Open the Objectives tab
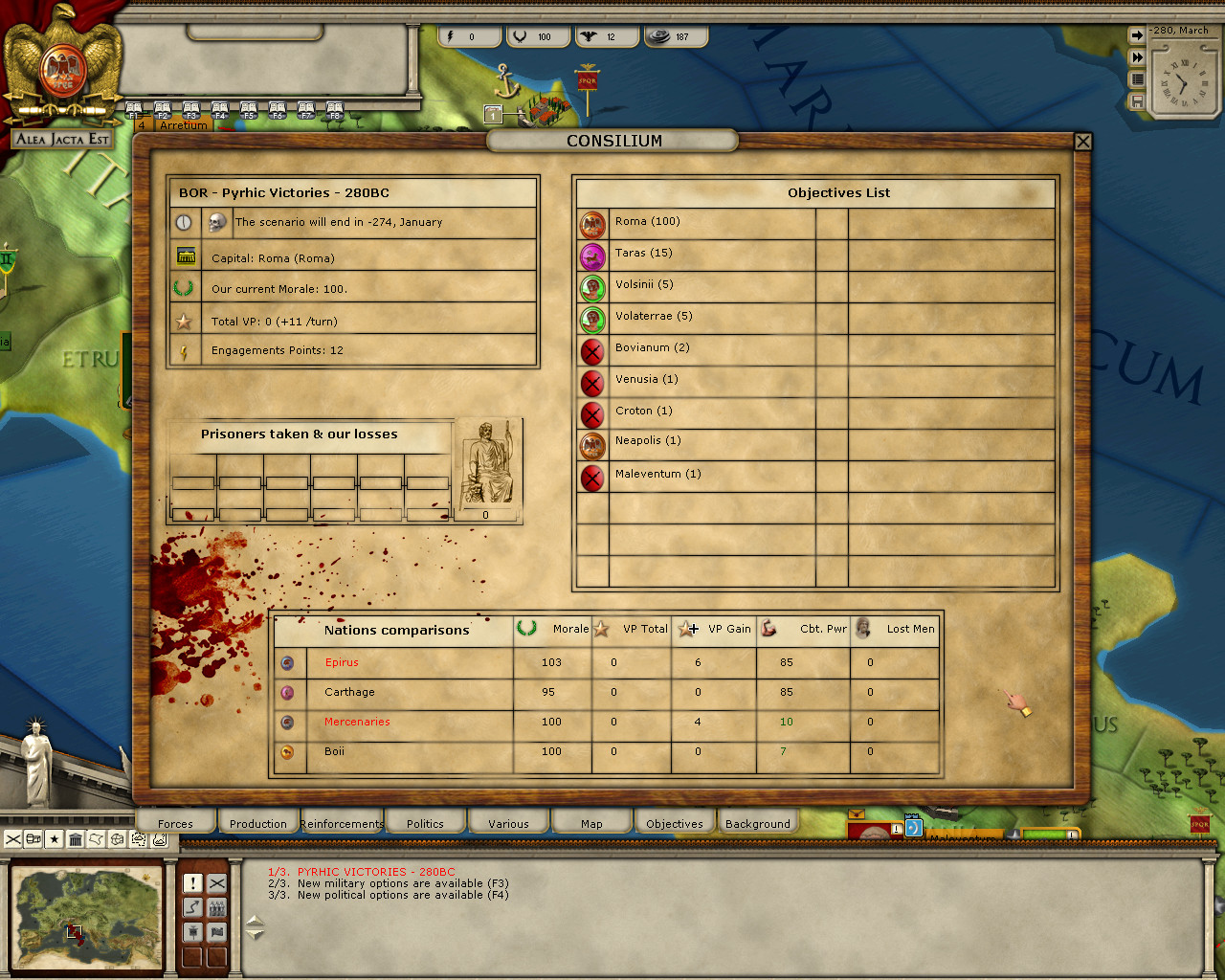This screenshot has width=1225, height=980. click(x=674, y=822)
